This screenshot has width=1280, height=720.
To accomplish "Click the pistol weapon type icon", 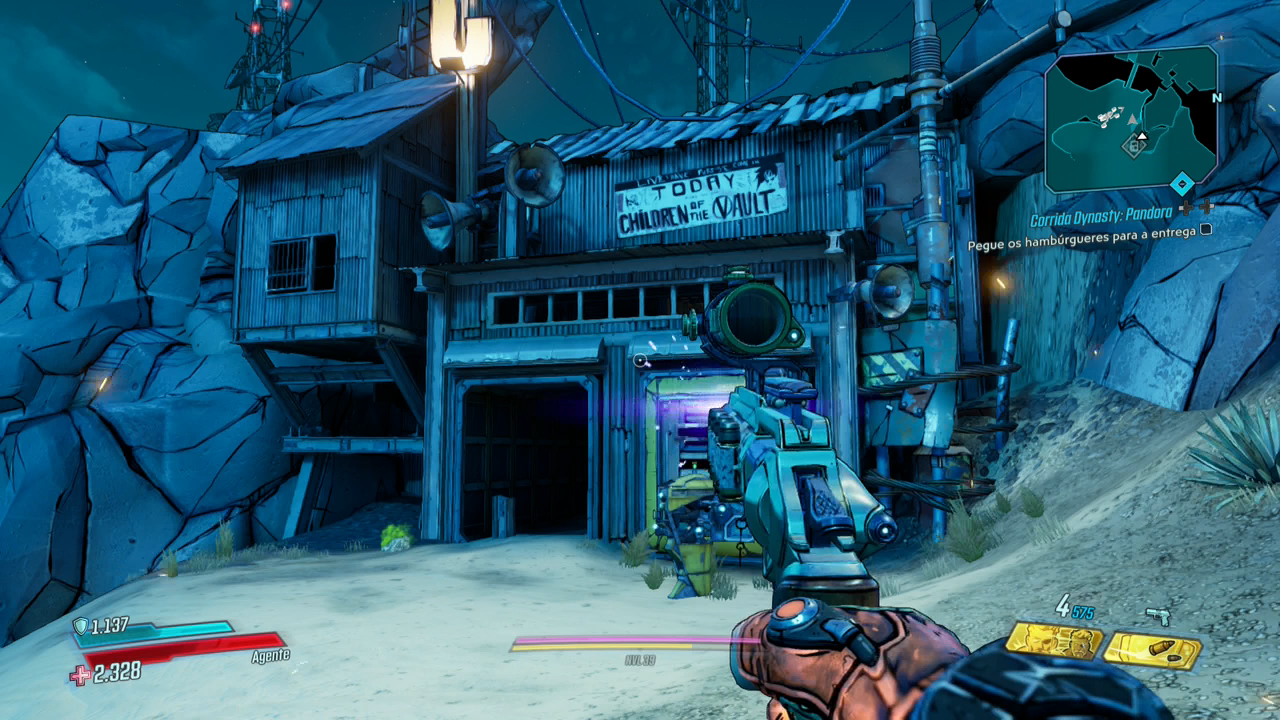I will [x=1159, y=616].
